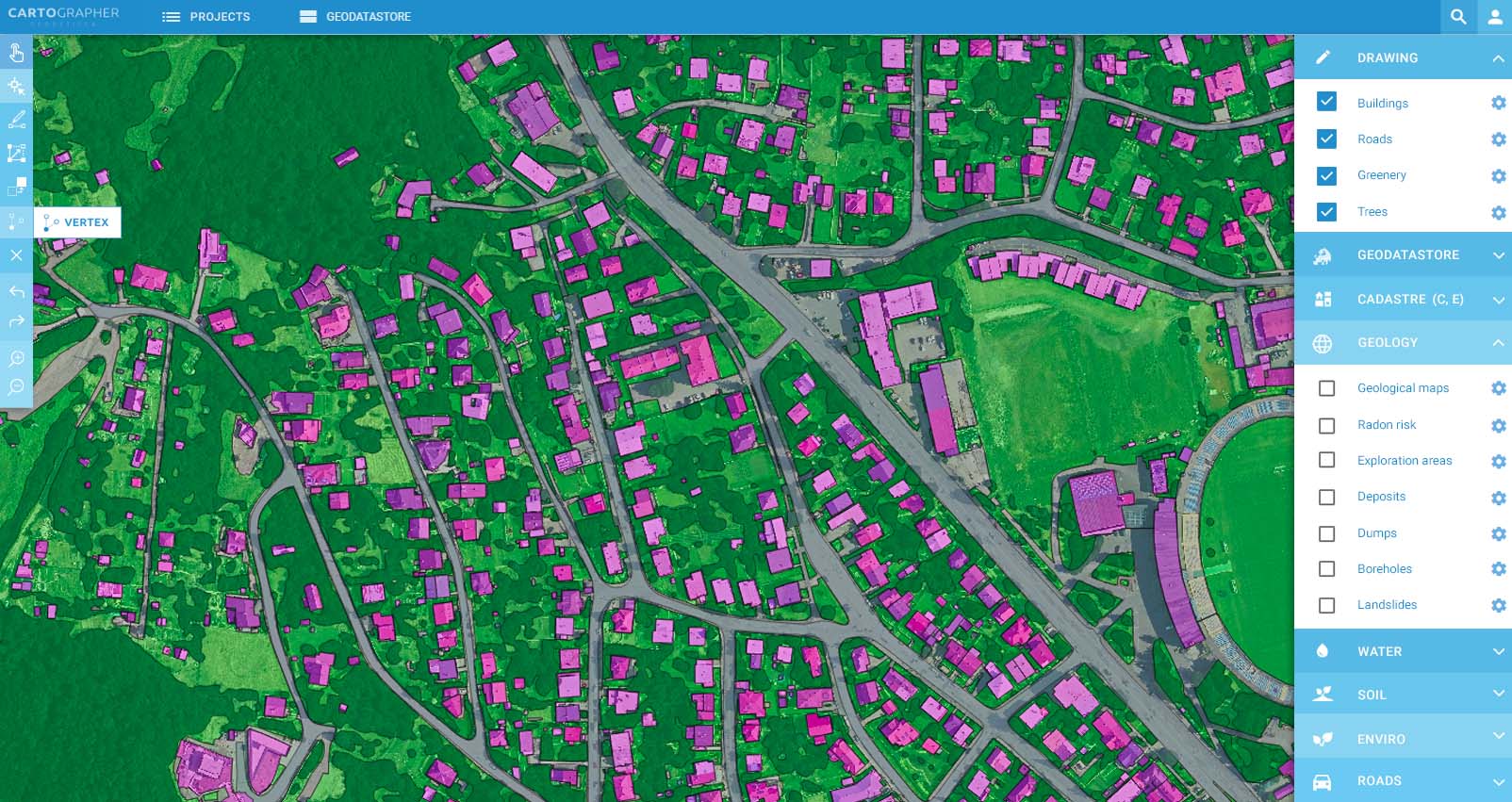Click the Exploration areas layer label
This screenshot has width=1512, height=802.
point(1405,460)
